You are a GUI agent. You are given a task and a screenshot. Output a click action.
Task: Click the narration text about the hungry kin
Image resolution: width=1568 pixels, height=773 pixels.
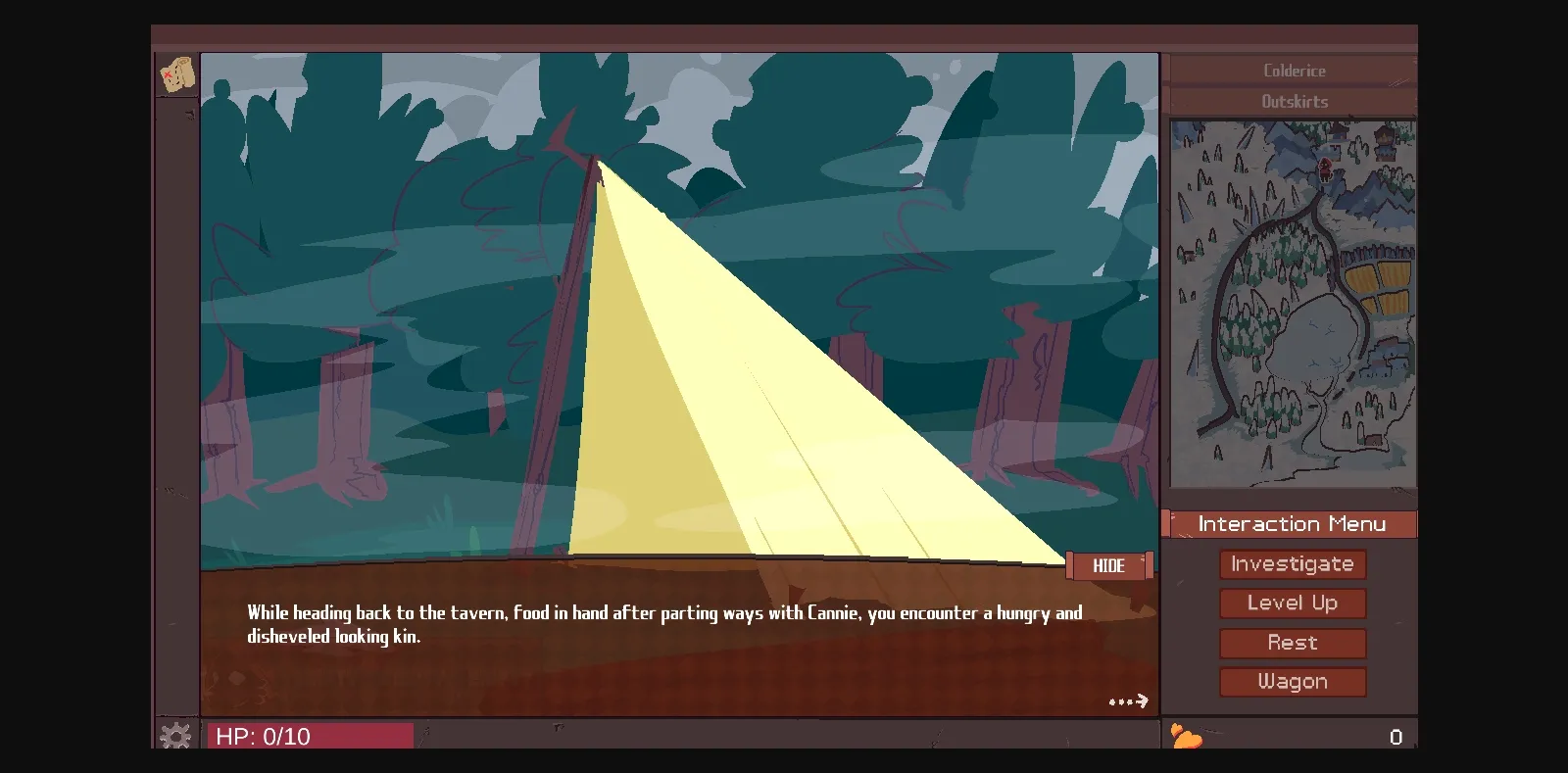point(663,623)
